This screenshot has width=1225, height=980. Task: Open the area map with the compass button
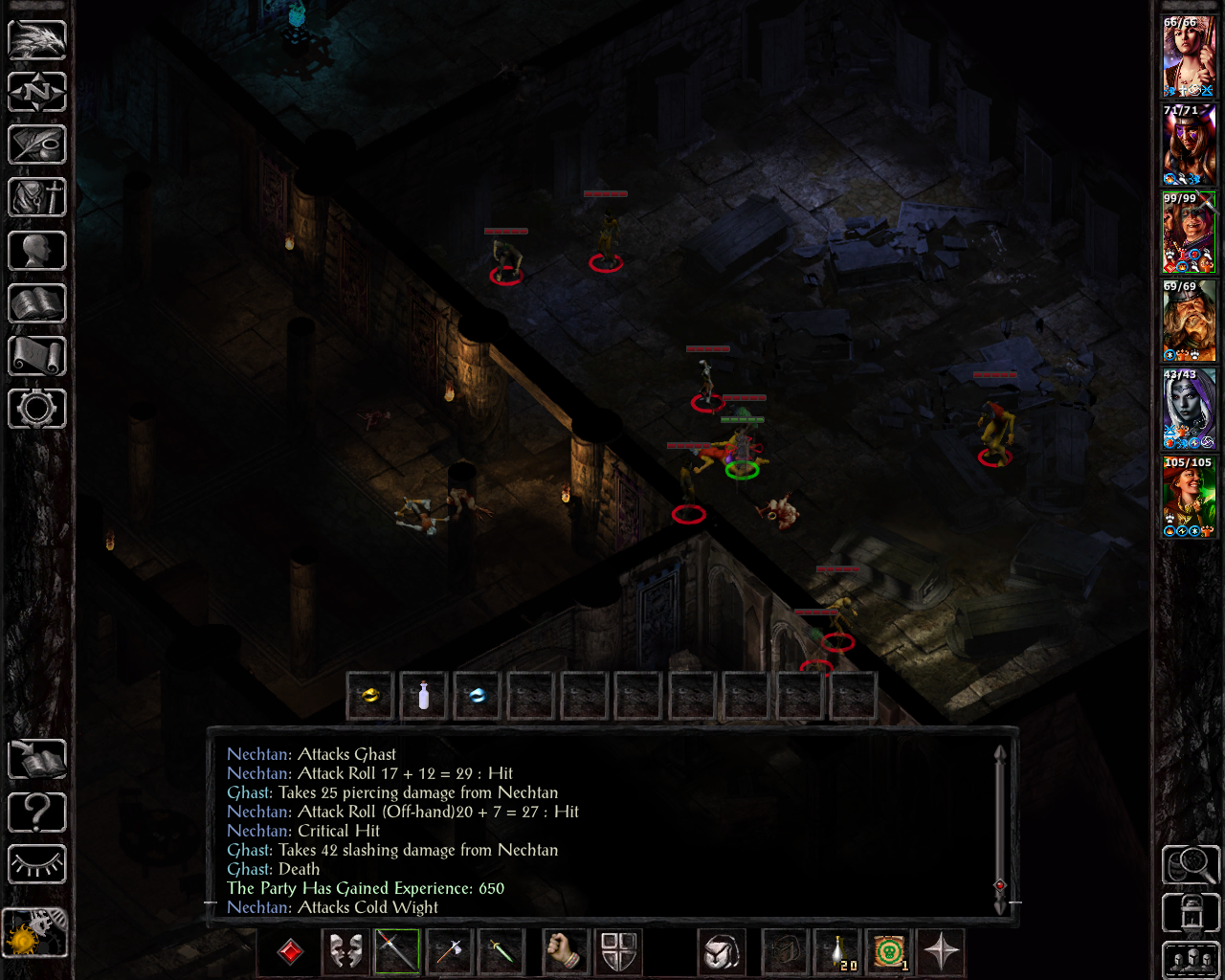(x=37, y=93)
